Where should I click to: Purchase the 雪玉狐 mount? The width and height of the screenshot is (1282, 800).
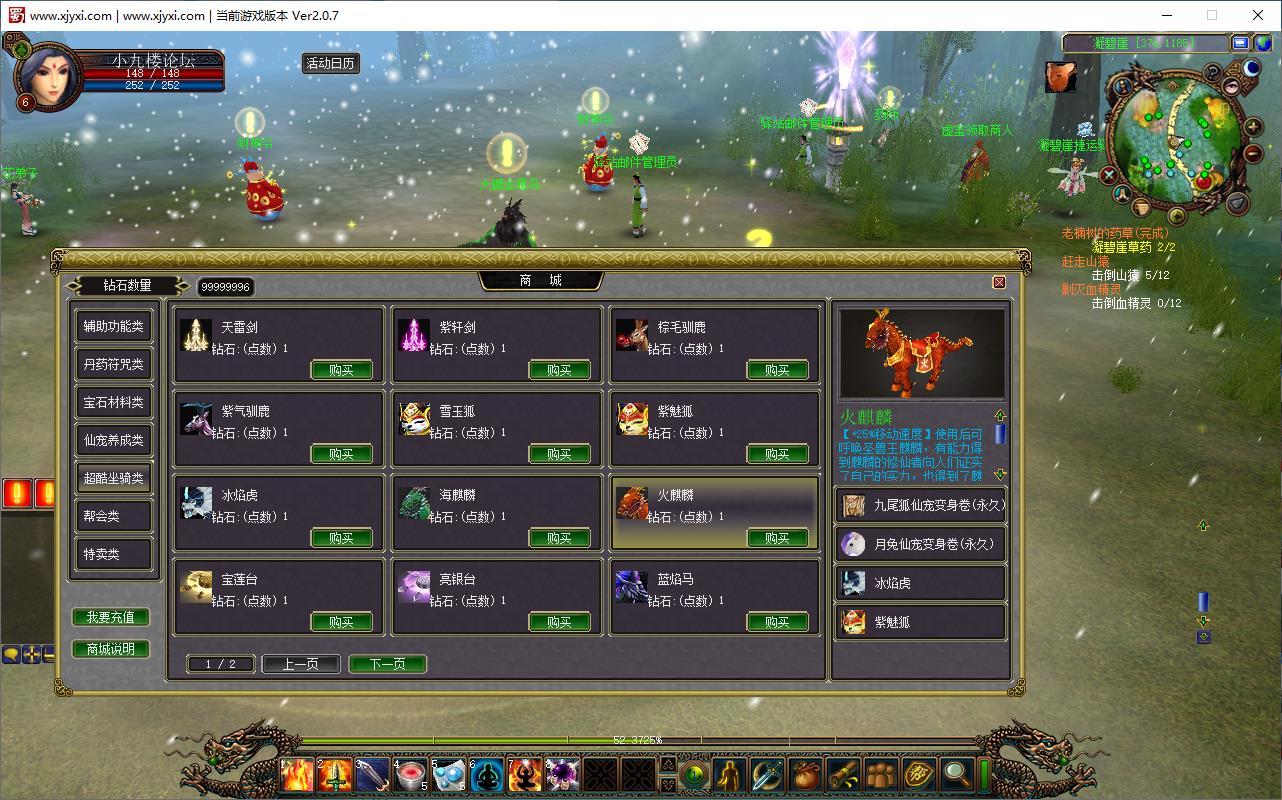(559, 454)
